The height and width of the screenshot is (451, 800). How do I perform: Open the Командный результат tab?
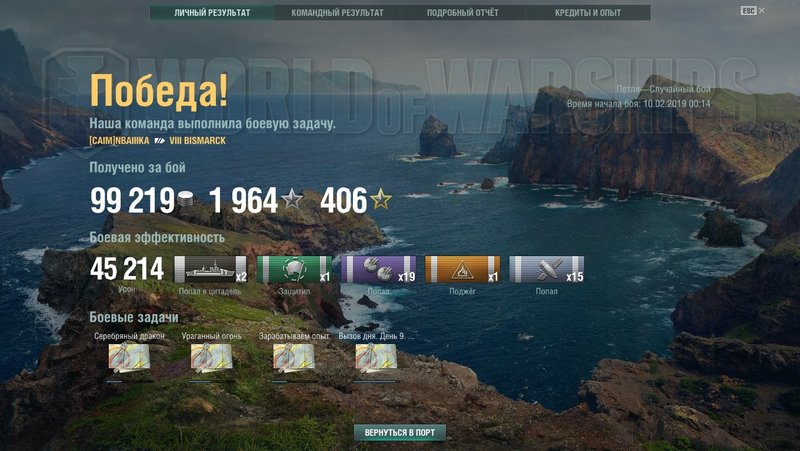tap(336, 13)
